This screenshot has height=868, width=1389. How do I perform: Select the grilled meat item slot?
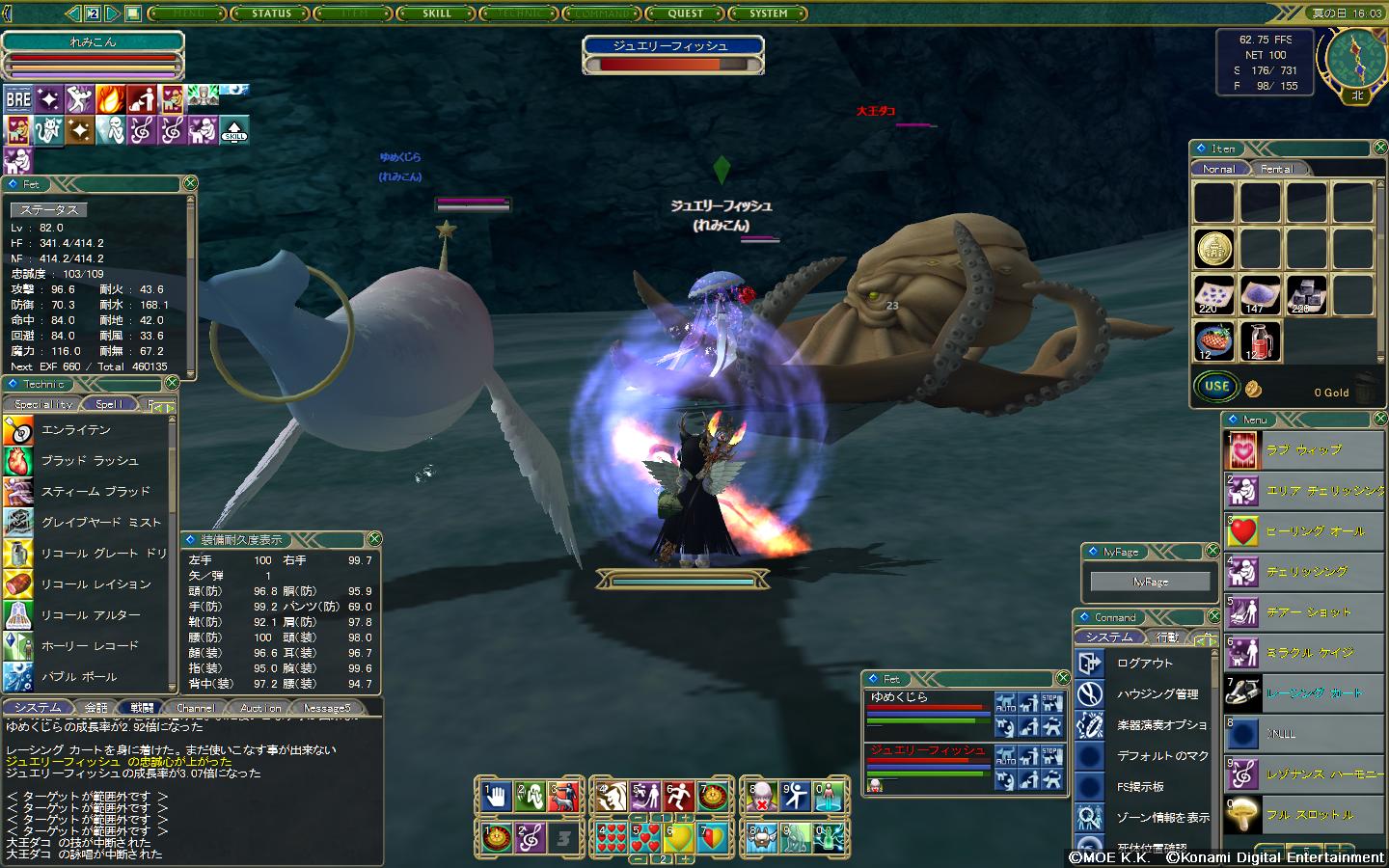(1214, 340)
